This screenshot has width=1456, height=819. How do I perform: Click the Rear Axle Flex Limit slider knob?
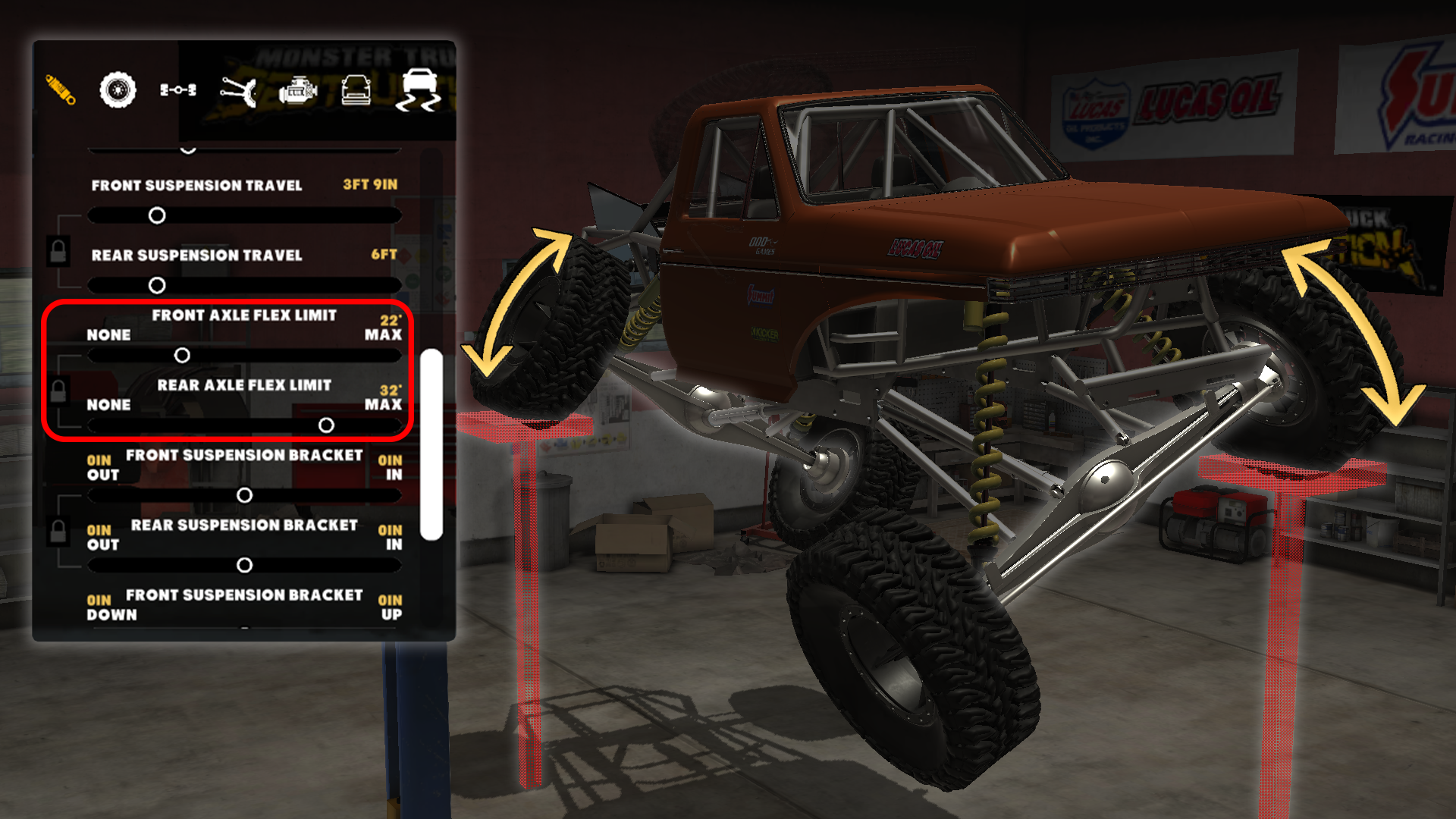[328, 425]
